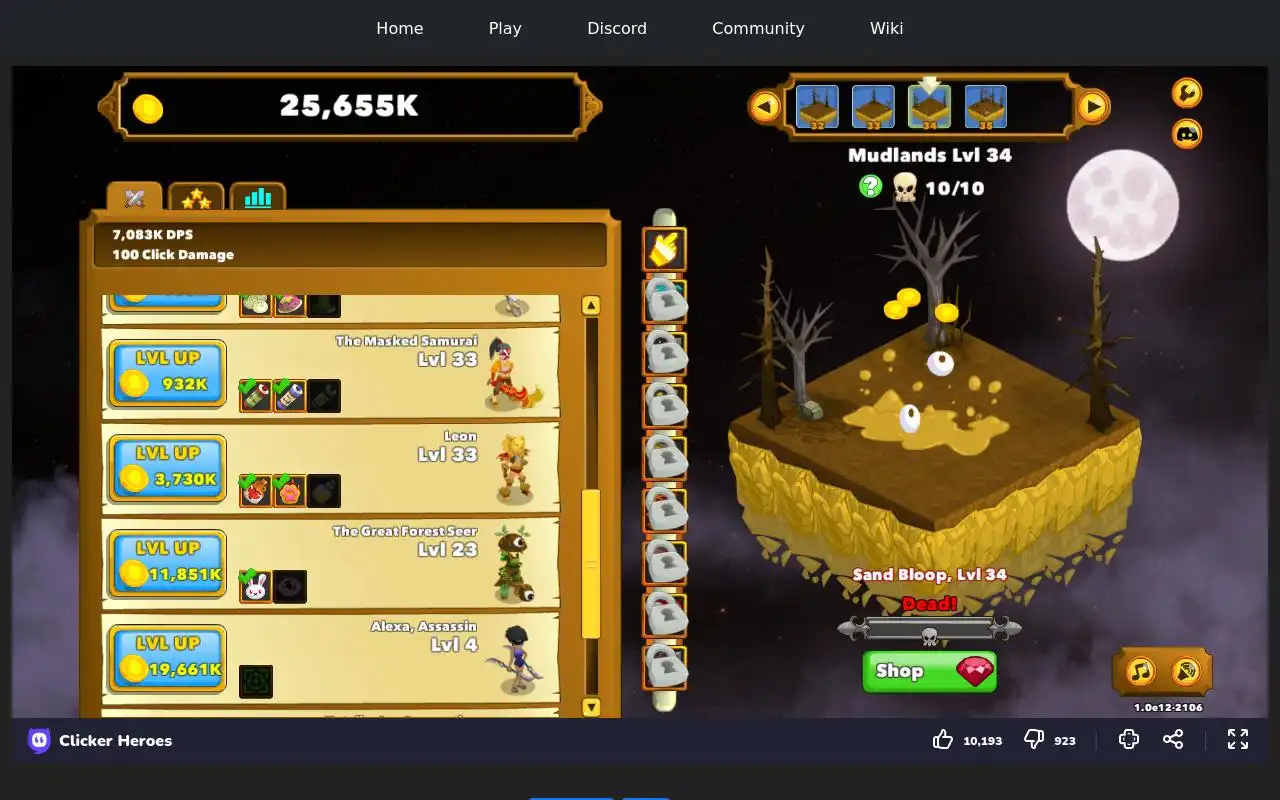
Task: Select the crossed swords heroes tab
Action: [x=135, y=198]
